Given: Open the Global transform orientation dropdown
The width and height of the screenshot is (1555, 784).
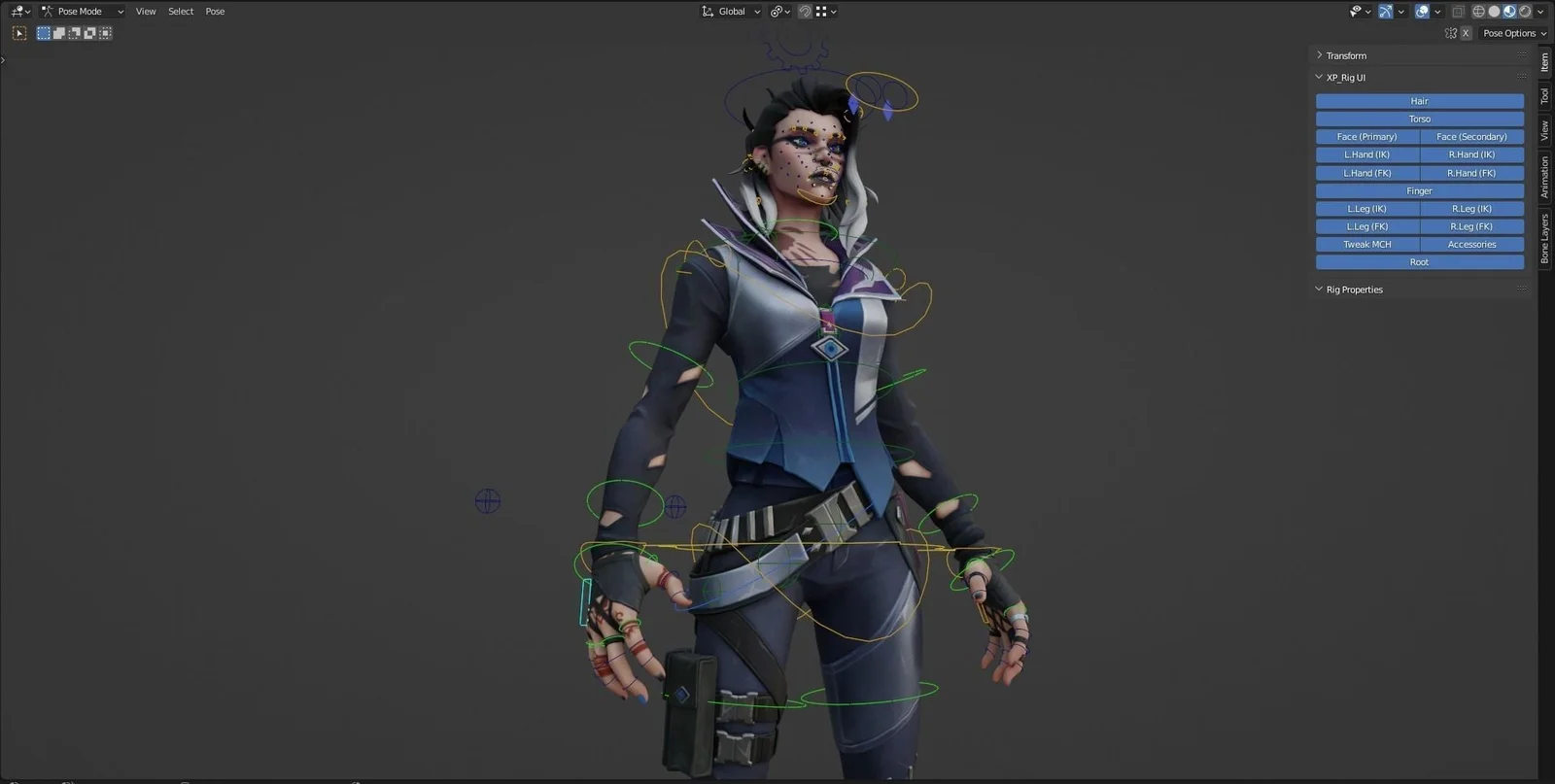Looking at the screenshot, I should coord(730,11).
